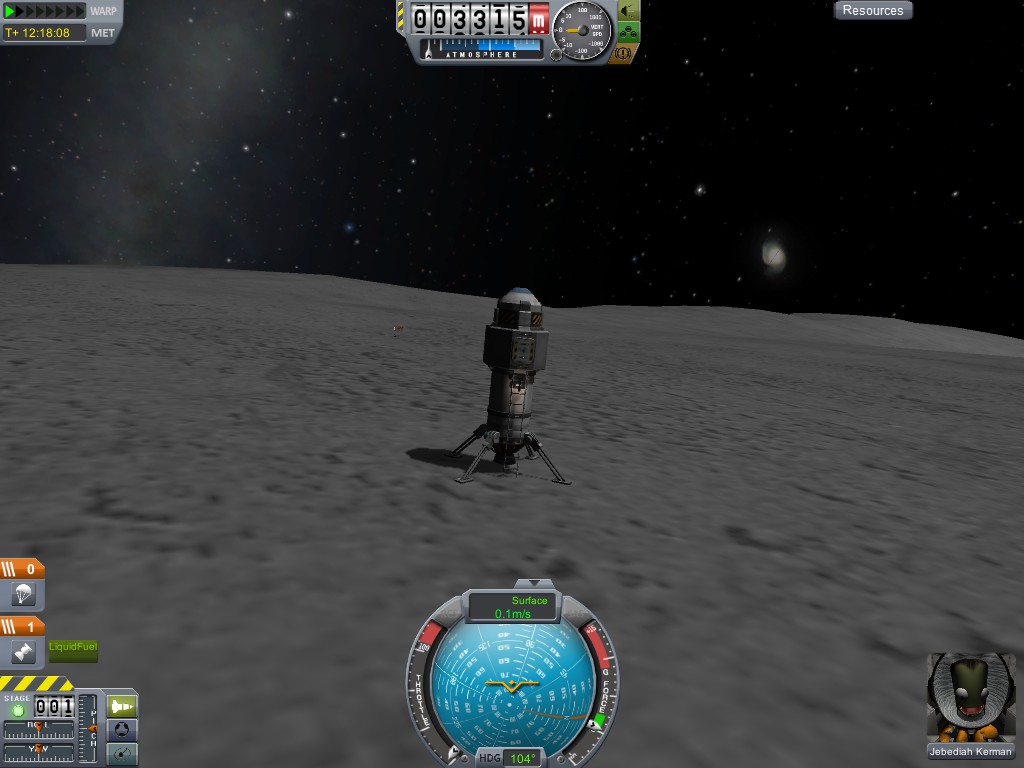The image size is (1024, 768).
Task: Open the Resources panel
Action: coord(873,10)
